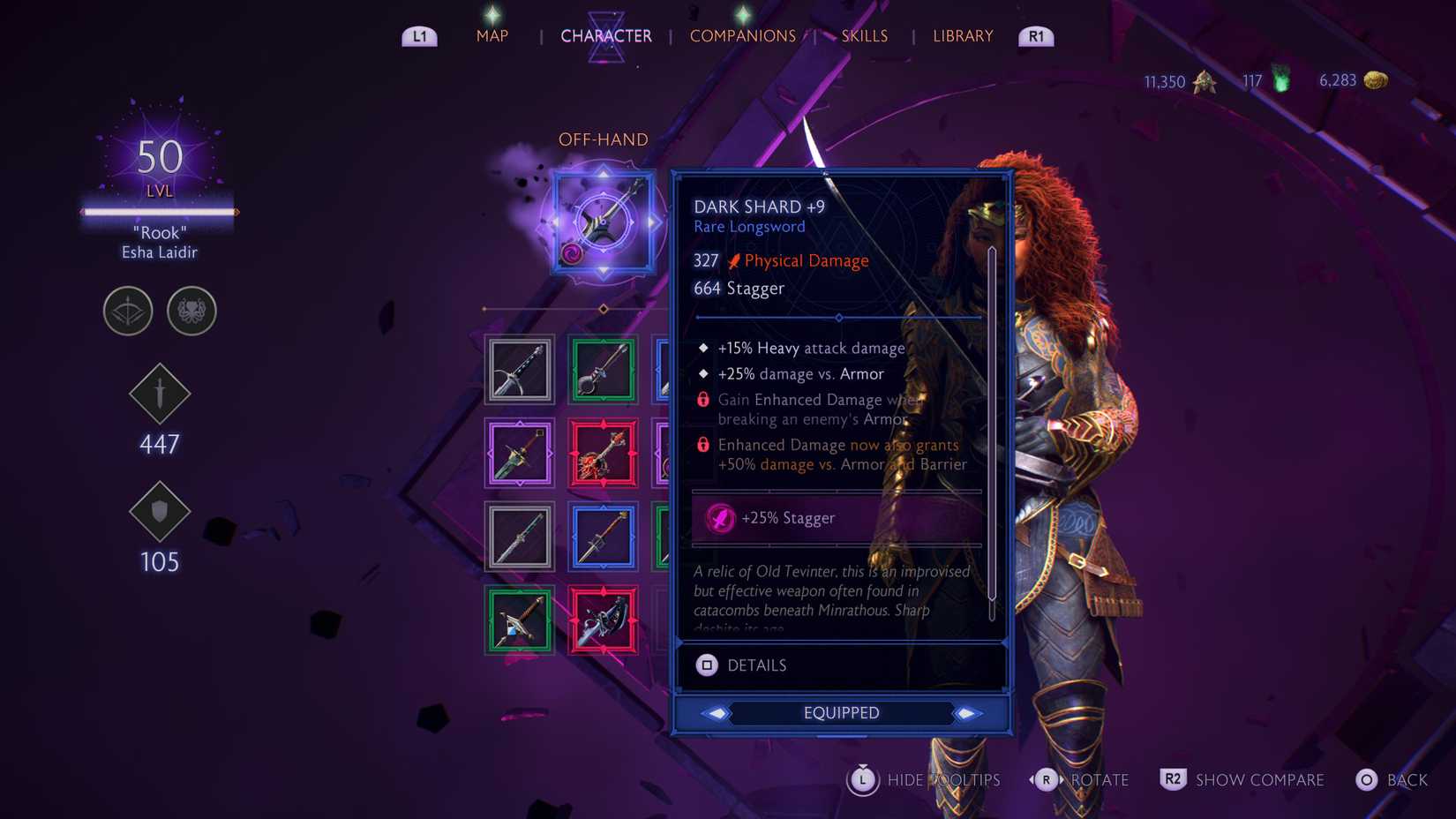Click the kraken faction icon
The image size is (1456, 819).
click(x=191, y=311)
